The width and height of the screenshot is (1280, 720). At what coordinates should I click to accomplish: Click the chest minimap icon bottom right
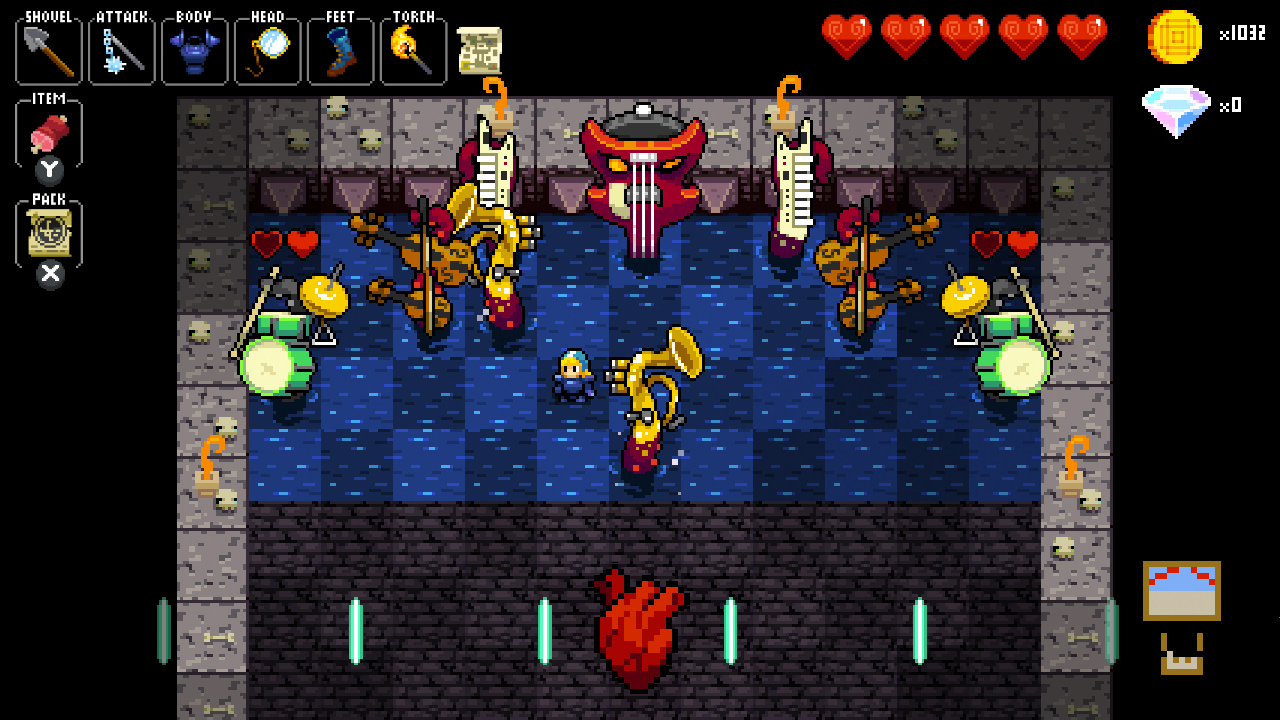(x=1181, y=590)
